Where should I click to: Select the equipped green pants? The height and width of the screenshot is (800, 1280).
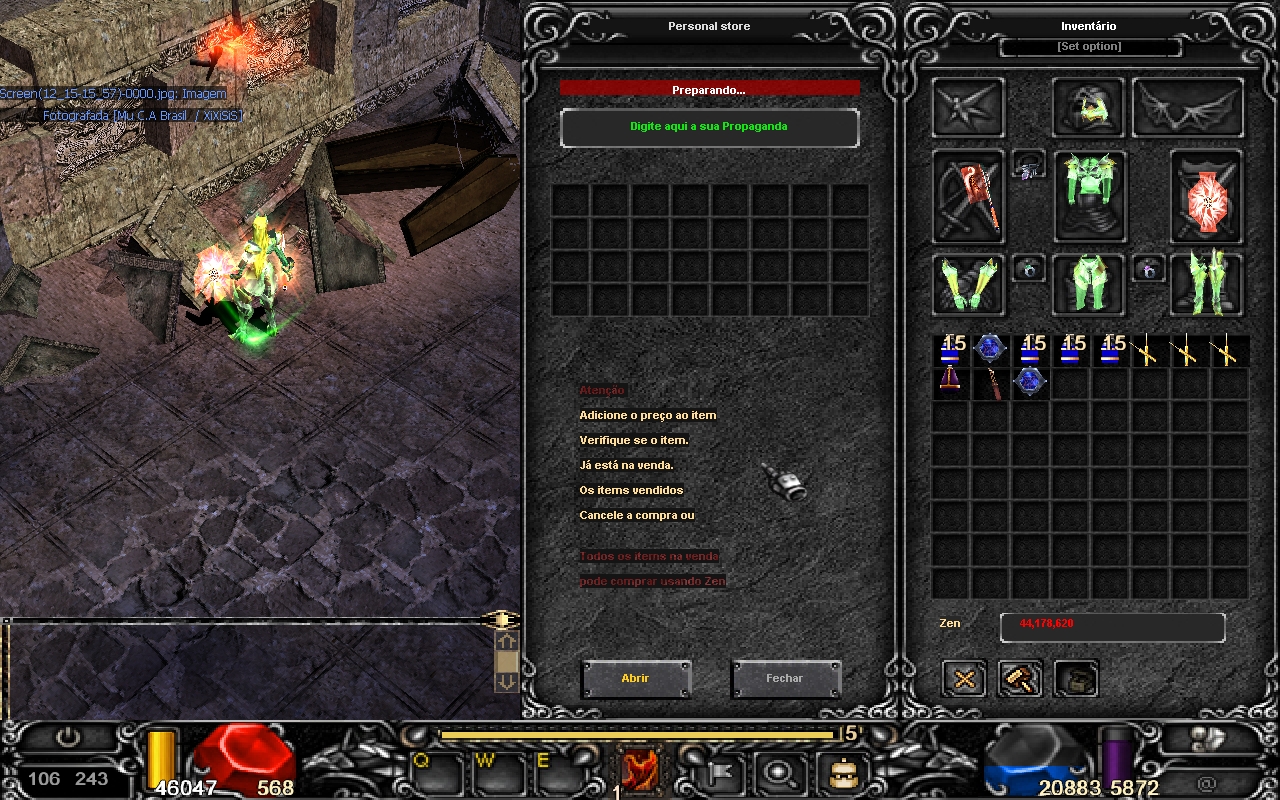pyautogui.click(x=1089, y=284)
